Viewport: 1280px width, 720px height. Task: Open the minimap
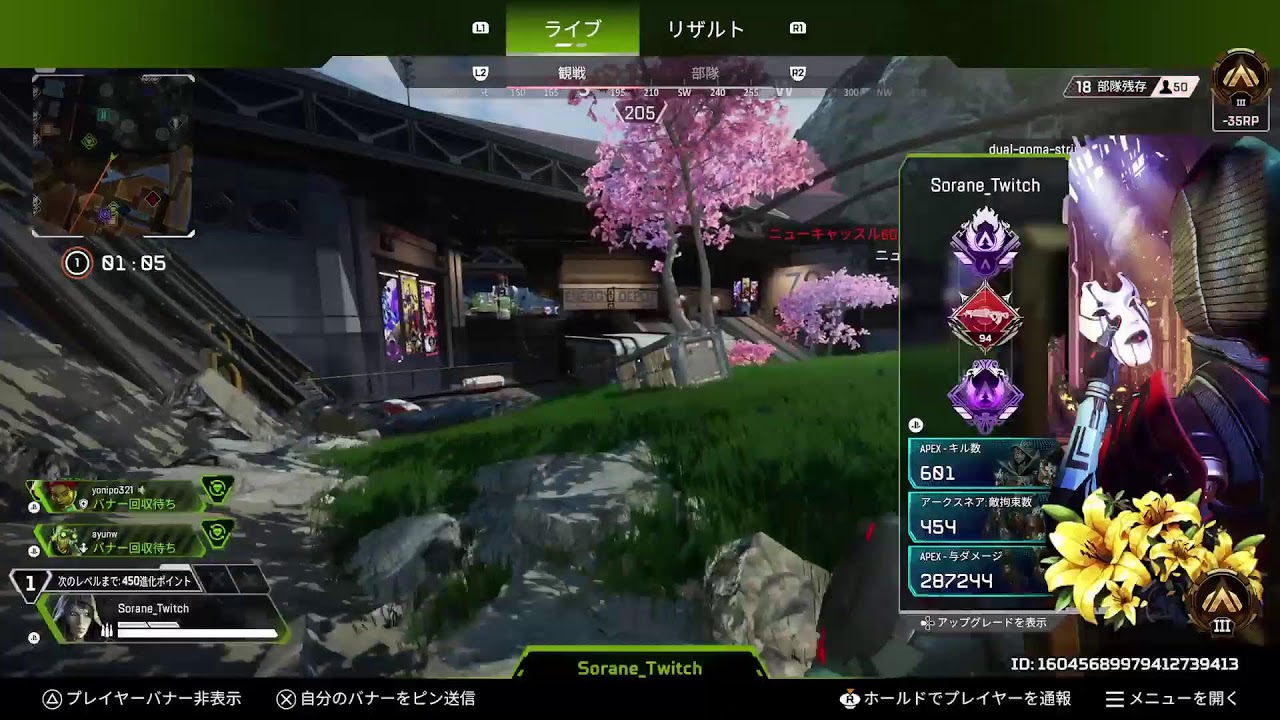113,155
